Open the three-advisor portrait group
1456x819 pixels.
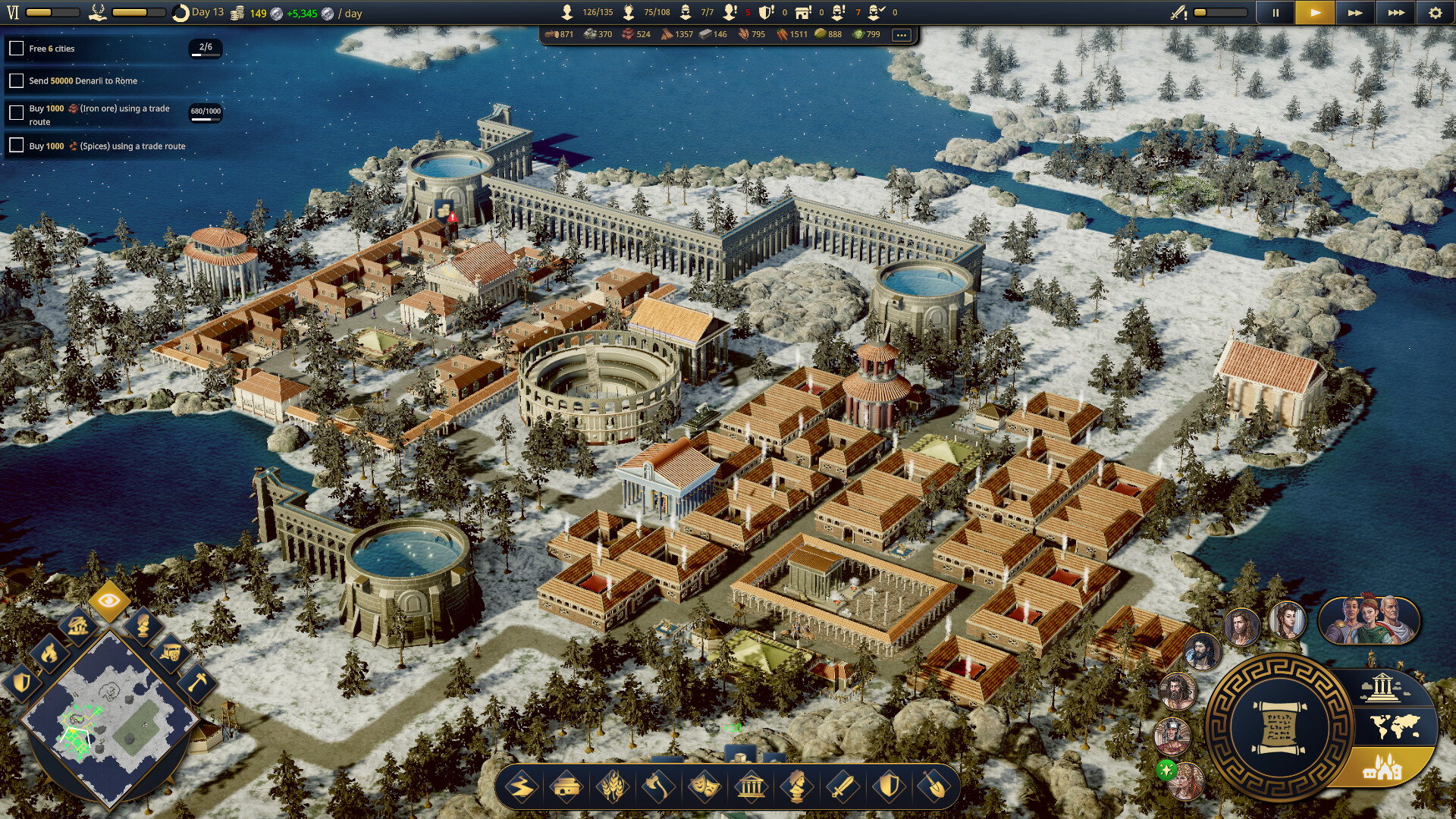1369,620
